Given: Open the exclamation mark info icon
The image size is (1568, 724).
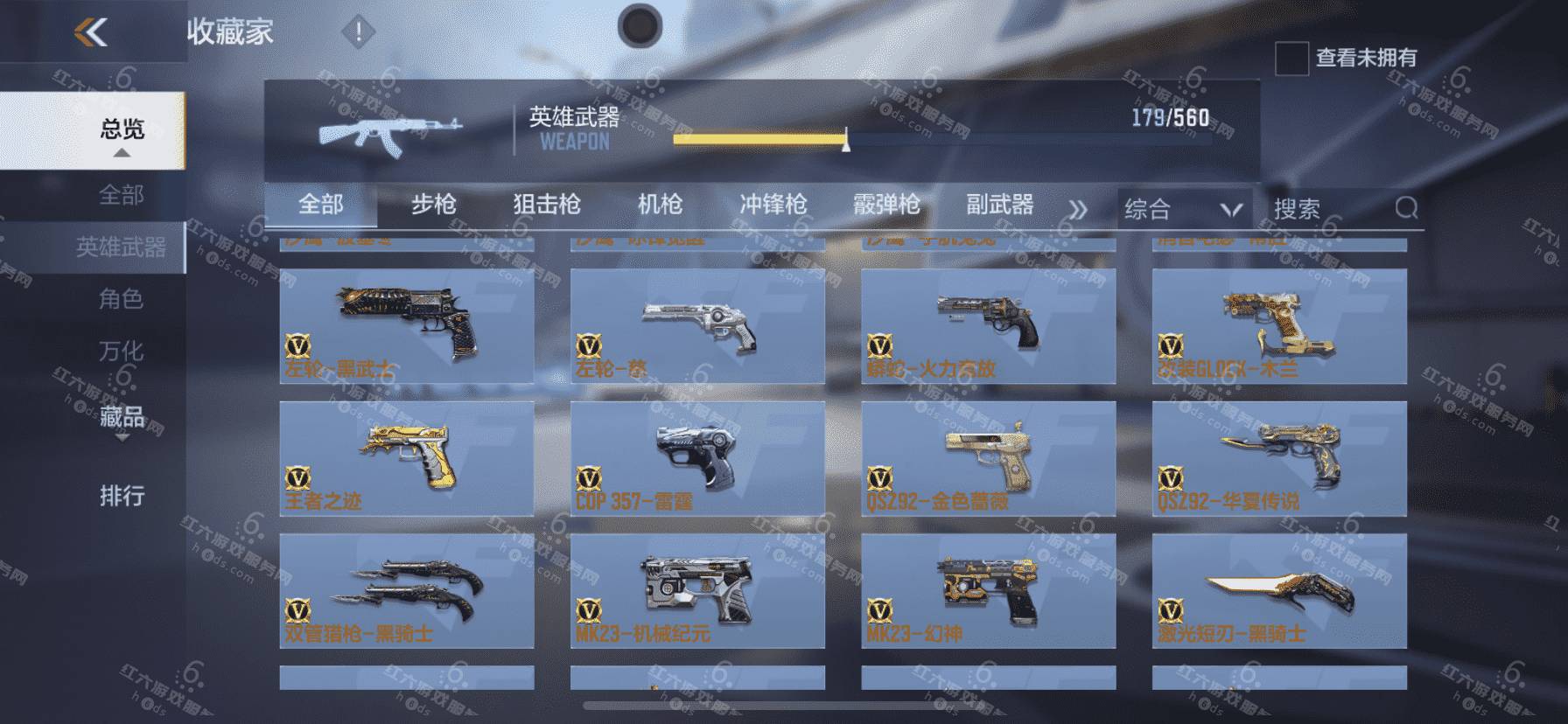Looking at the screenshot, I should tap(357, 33).
